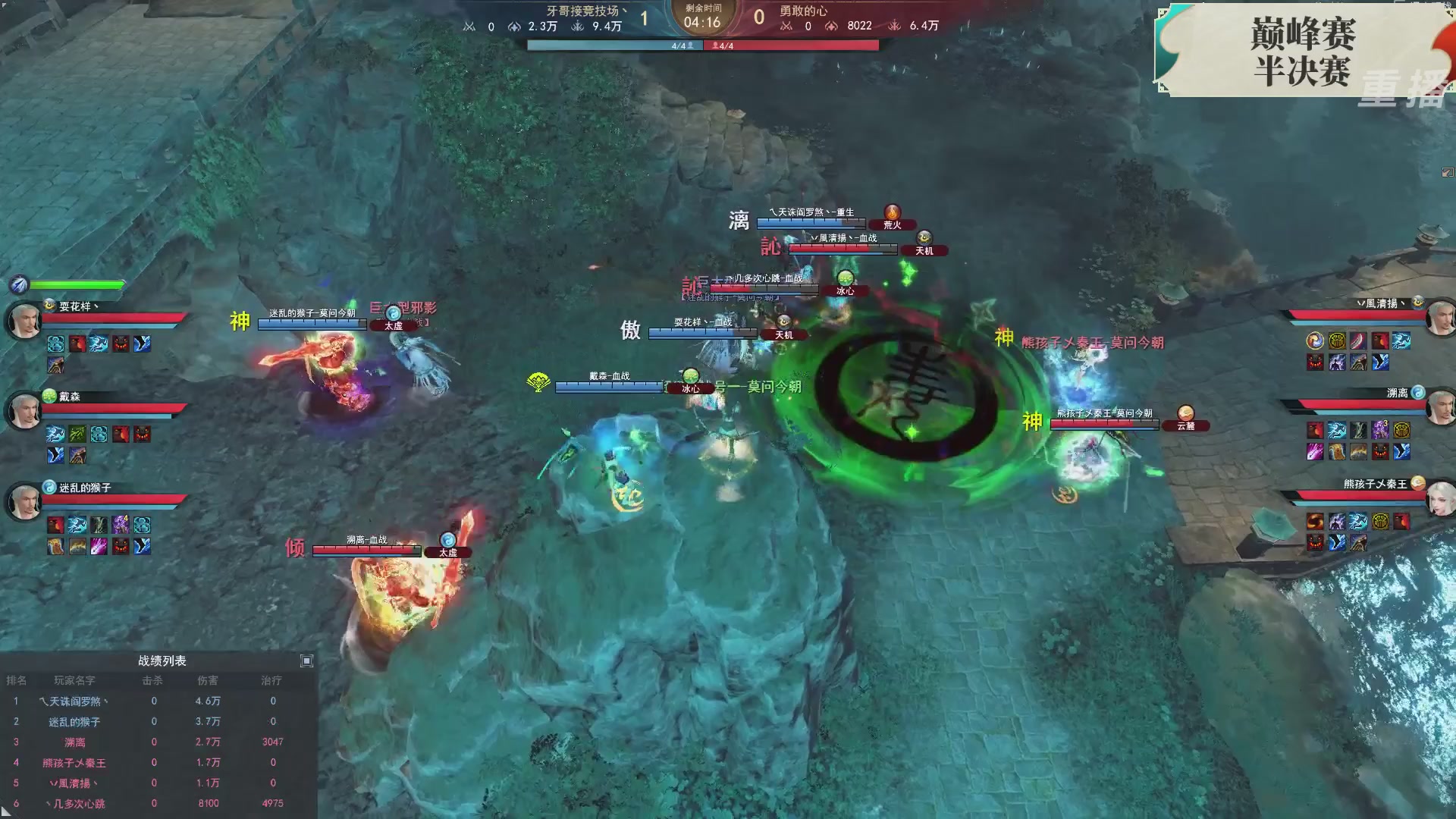
Task: Select the 治疗 column header of 战绩列表
Action: [x=271, y=682]
